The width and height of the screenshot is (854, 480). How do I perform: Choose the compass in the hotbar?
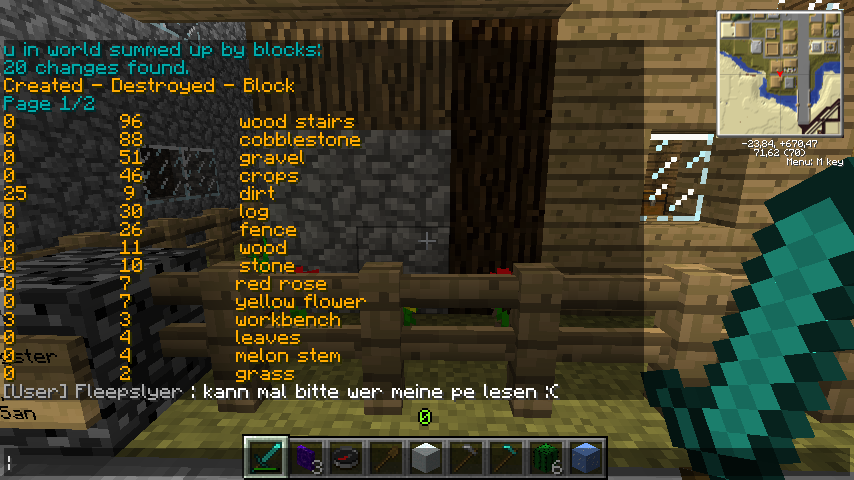point(347,458)
